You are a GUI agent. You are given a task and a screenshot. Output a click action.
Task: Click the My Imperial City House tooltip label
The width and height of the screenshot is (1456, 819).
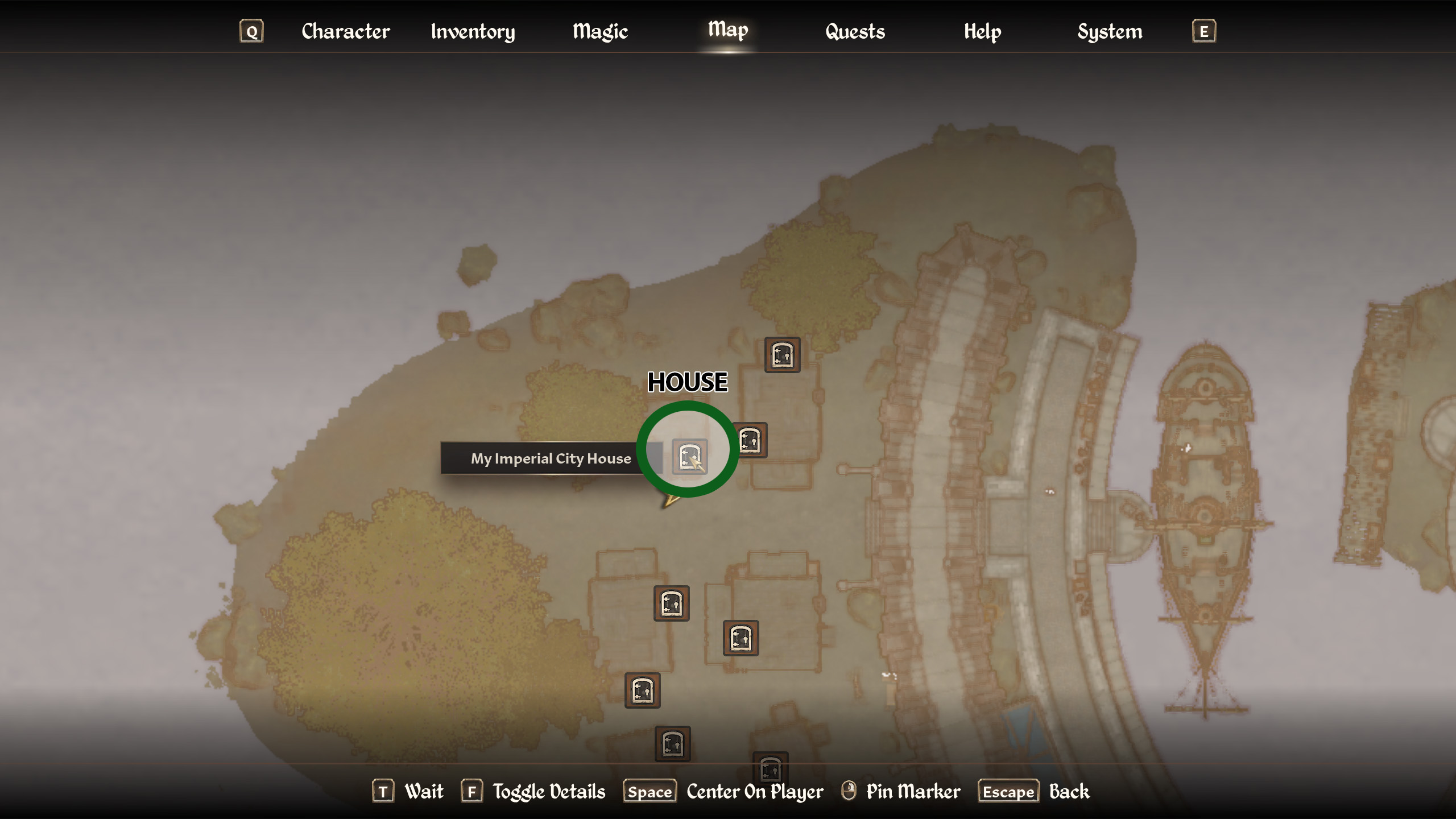pyautogui.click(x=551, y=458)
